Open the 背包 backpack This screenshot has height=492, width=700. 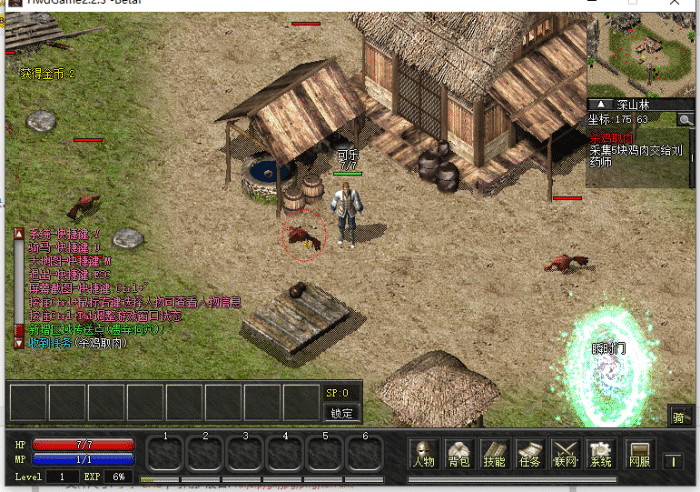(x=459, y=455)
